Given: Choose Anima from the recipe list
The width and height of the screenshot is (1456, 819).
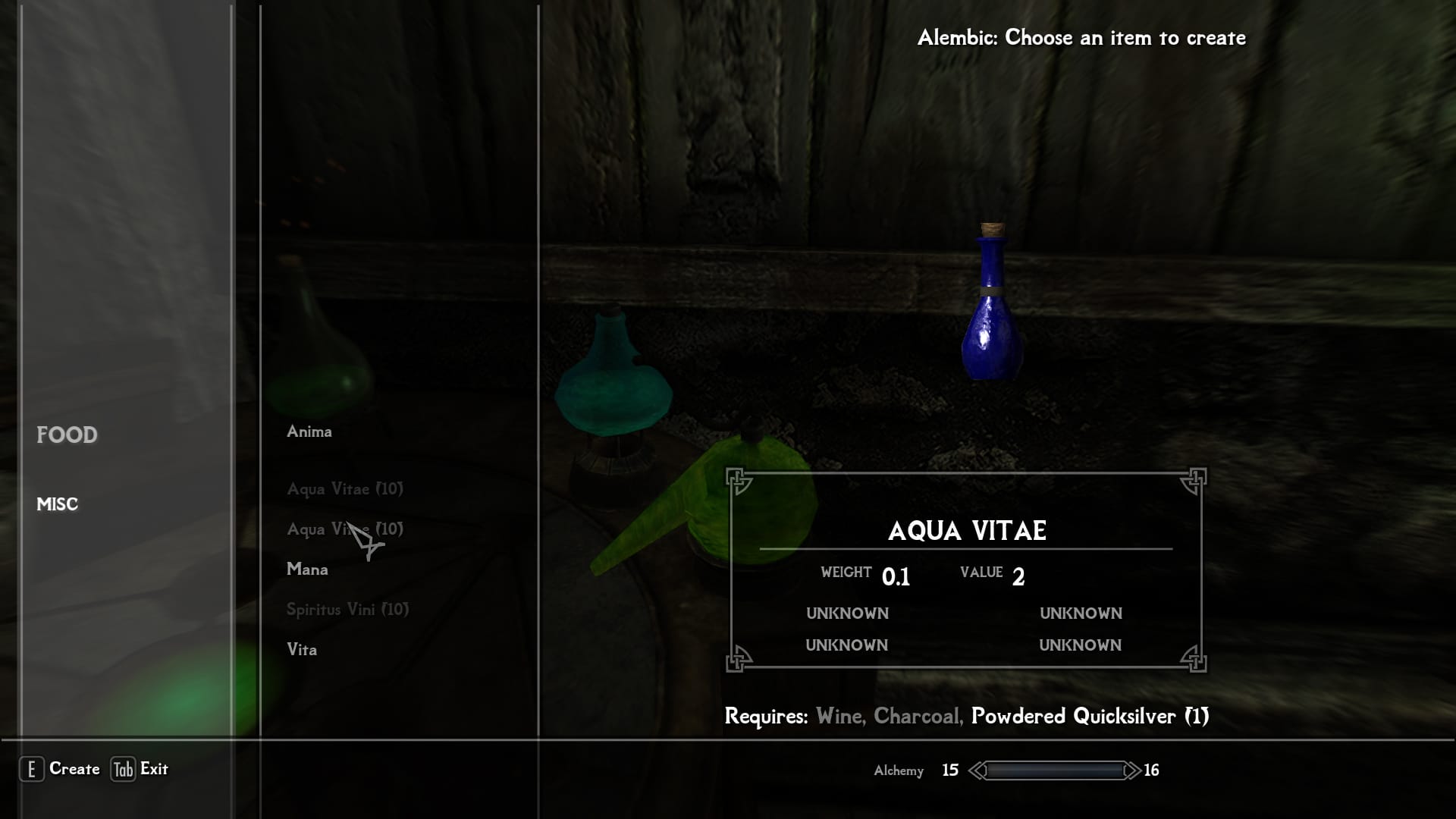Looking at the screenshot, I should tap(309, 431).
